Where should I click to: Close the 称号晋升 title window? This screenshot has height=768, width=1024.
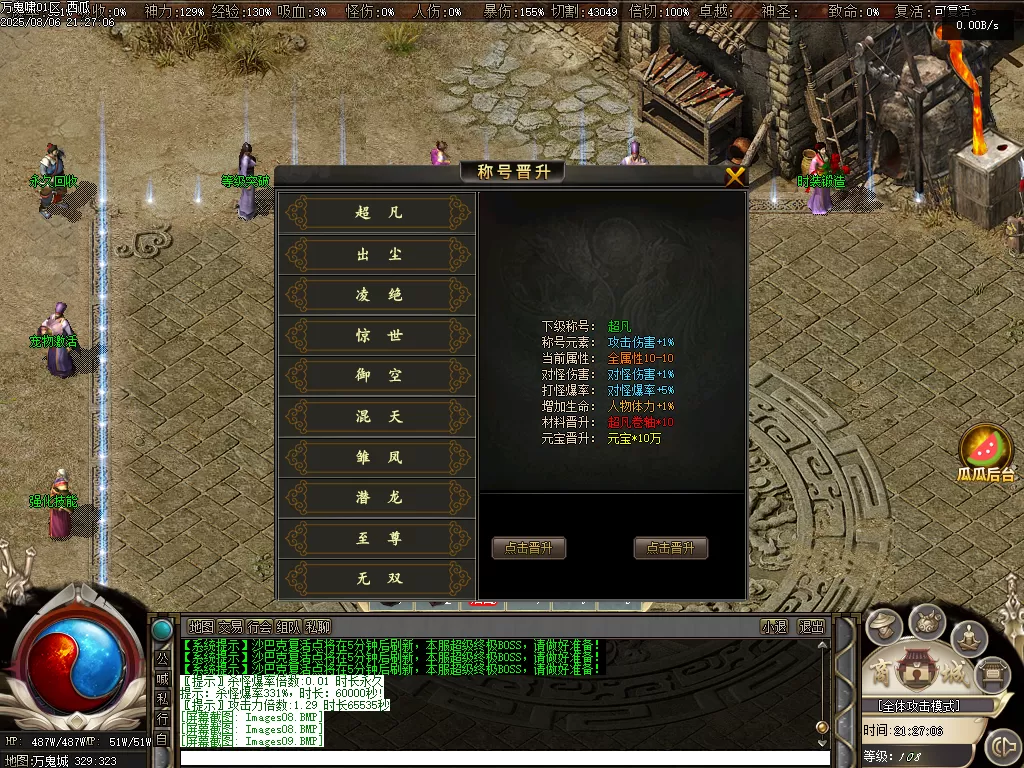tap(735, 177)
